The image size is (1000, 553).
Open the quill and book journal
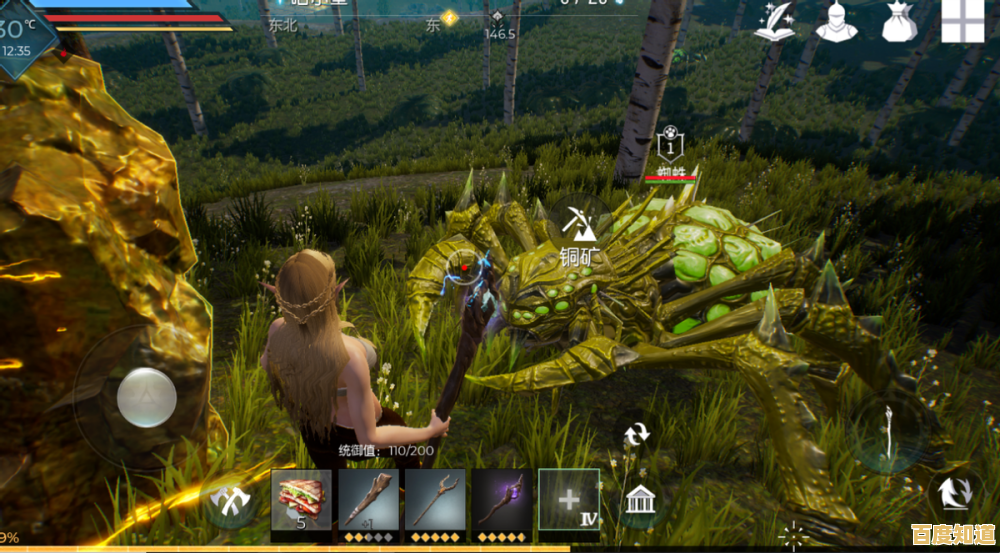click(773, 21)
